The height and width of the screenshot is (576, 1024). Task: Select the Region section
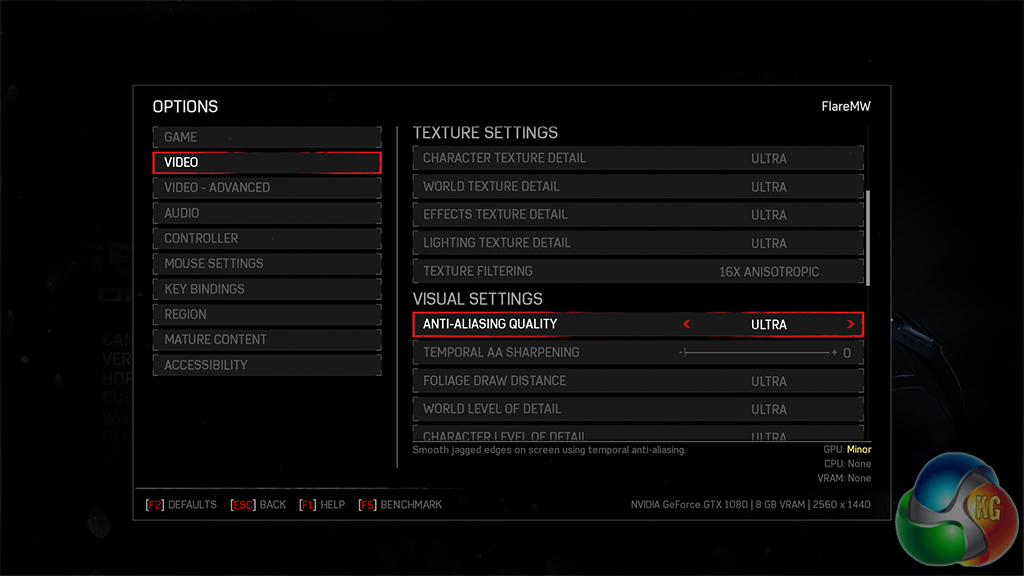pyautogui.click(x=266, y=314)
